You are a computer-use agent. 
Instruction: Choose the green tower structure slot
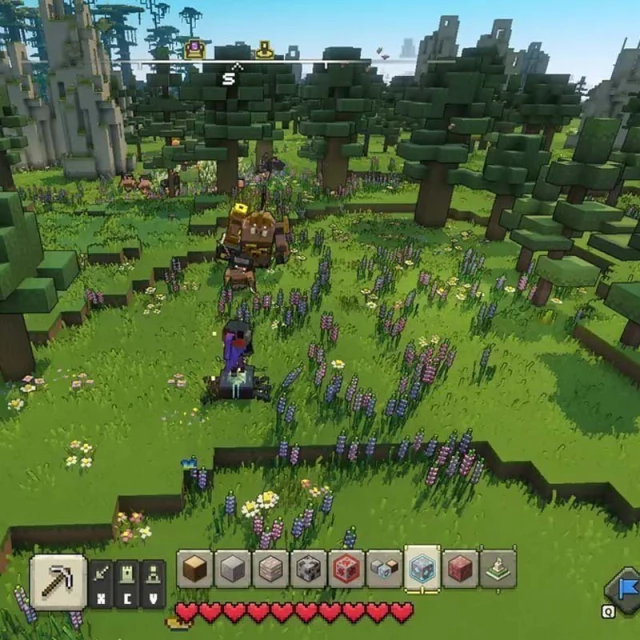click(498, 569)
